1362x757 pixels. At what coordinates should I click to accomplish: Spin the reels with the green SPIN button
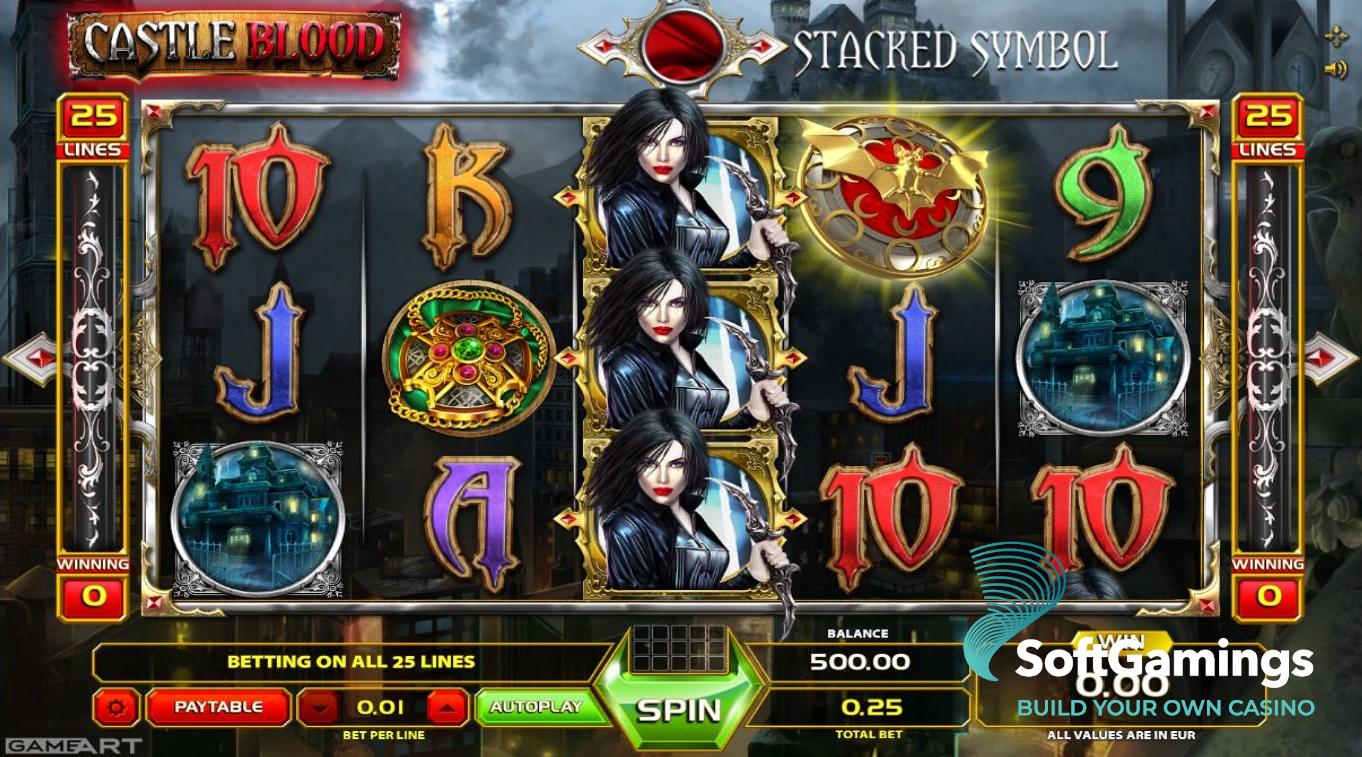[x=679, y=709]
